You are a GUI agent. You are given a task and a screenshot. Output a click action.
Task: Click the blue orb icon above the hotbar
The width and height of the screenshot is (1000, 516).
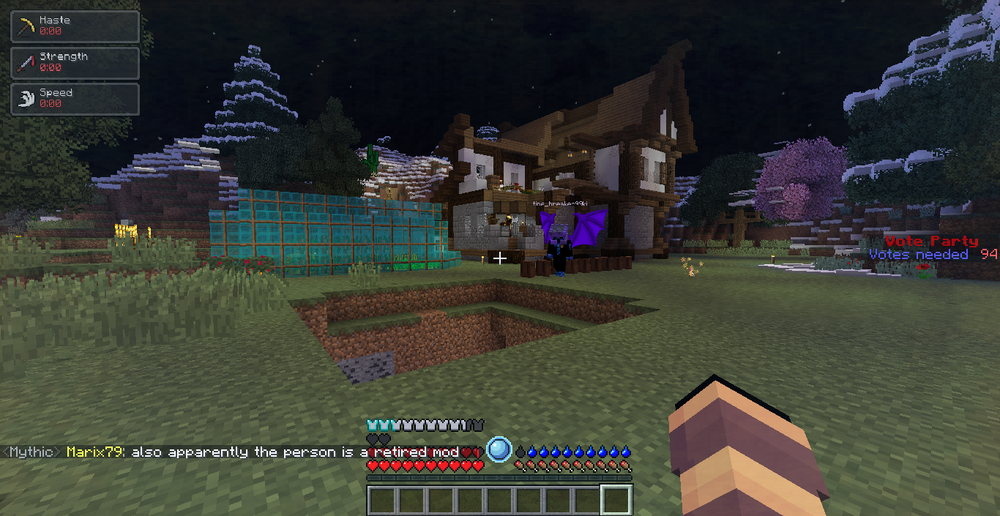tap(499, 451)
